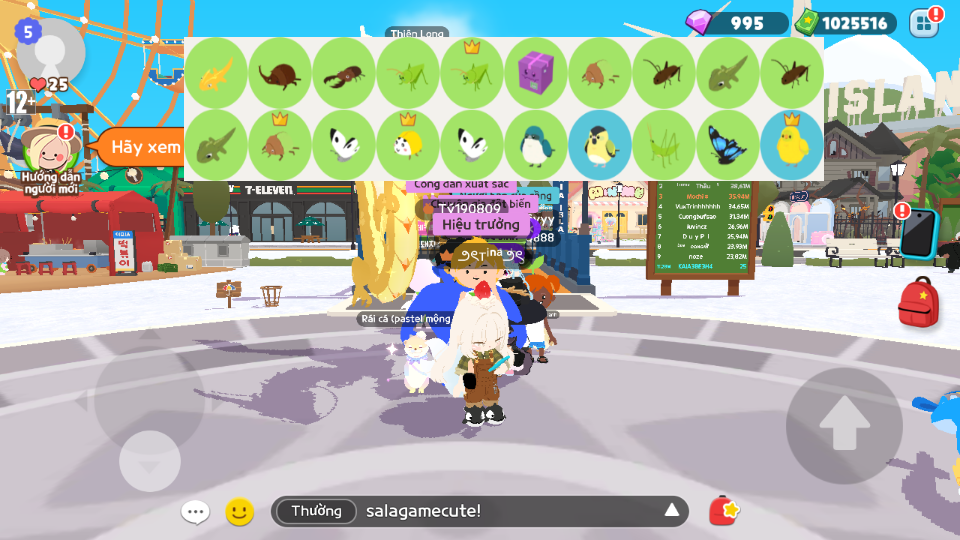Select the yellow ladybug with crown
The image size is (960, 540).
pos(407,145)
